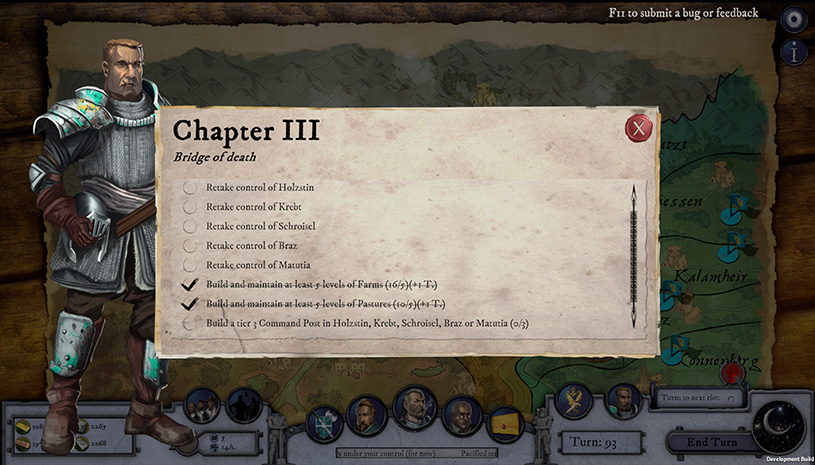Select the completed Farms objective row
The width and height of the screenshot is (815, 465).
tap(315, 285)
